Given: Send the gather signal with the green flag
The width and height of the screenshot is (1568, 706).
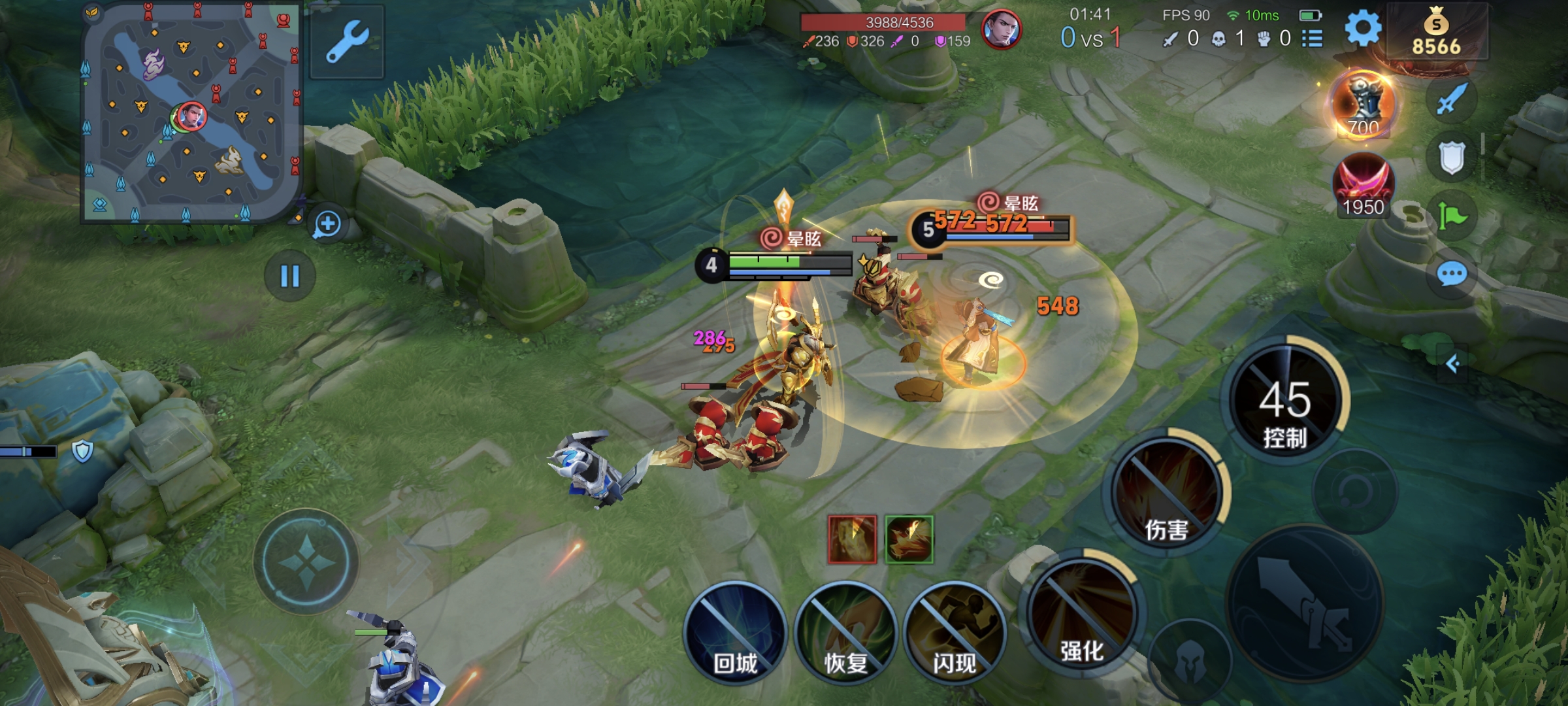Looking at the screenshot, I should [1452, 216].
